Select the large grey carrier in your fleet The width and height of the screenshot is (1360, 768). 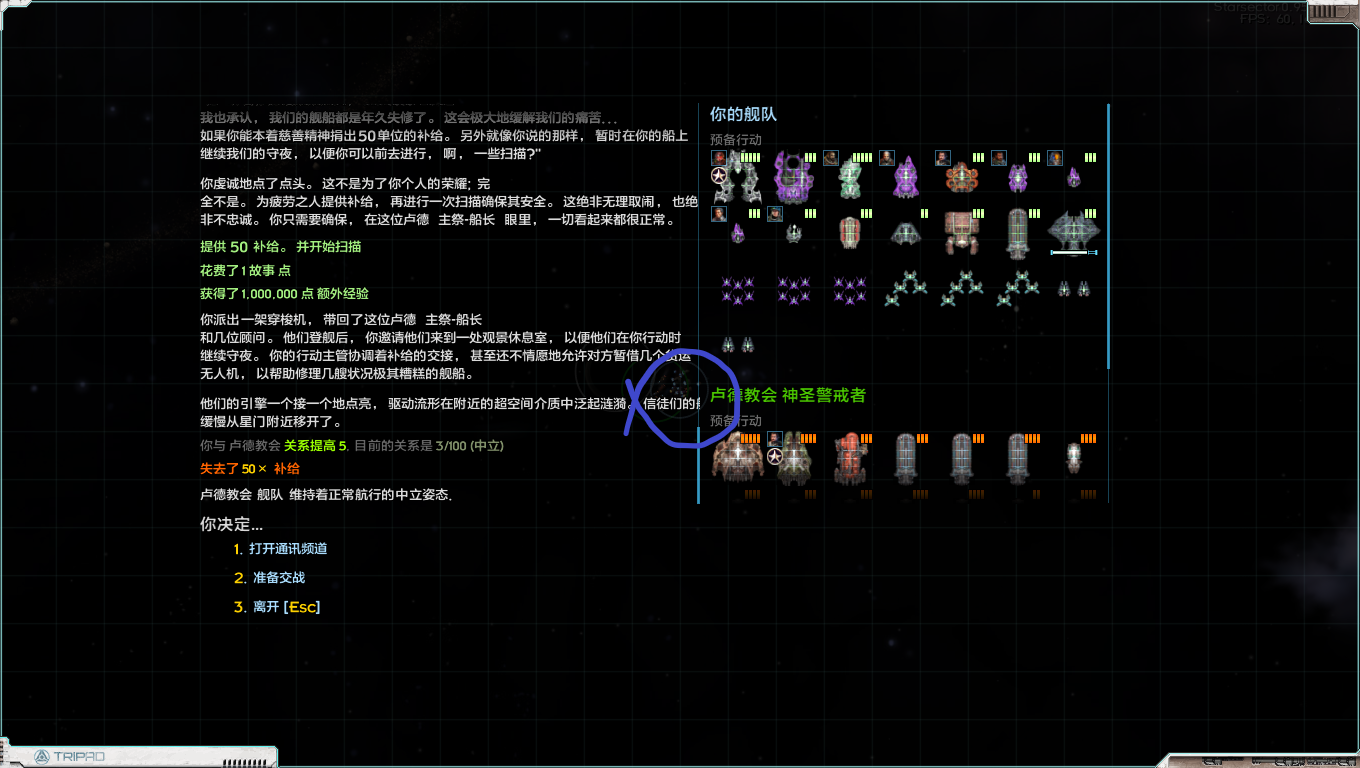pos(1073,229)
